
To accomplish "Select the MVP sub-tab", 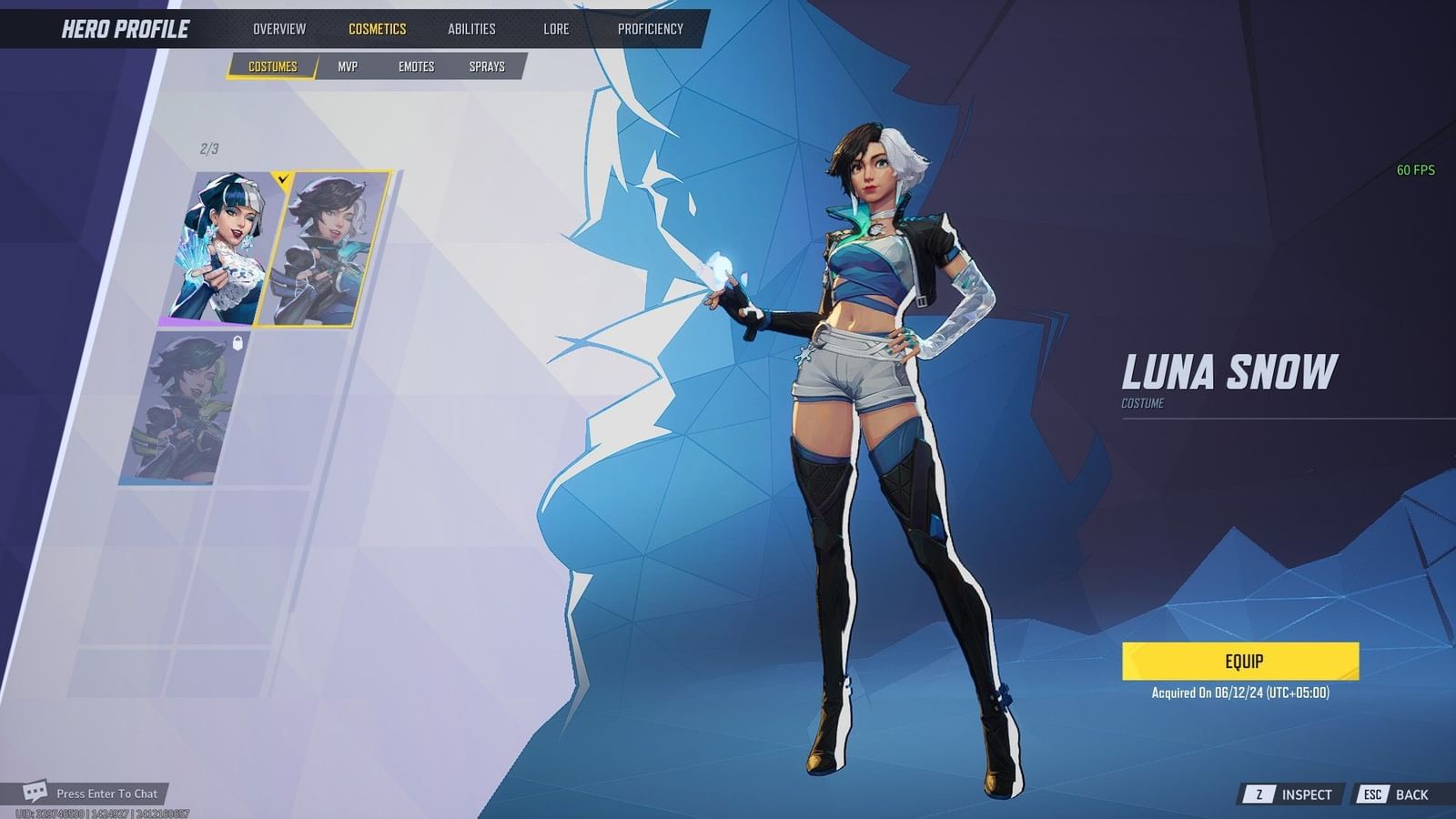I will [349, 66].
